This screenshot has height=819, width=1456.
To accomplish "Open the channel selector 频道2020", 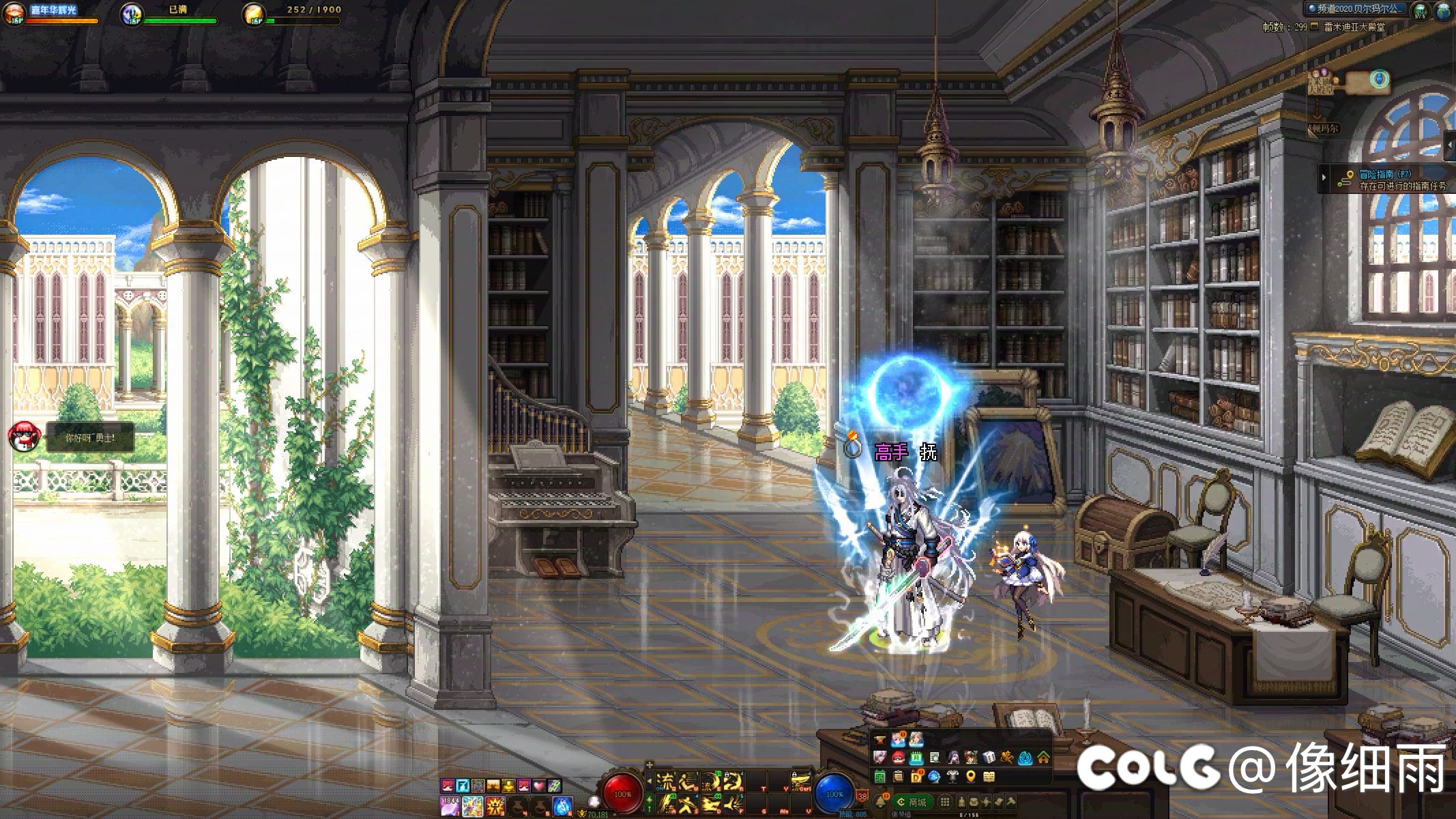I will pyautogui.click(x=1354, y=9).
